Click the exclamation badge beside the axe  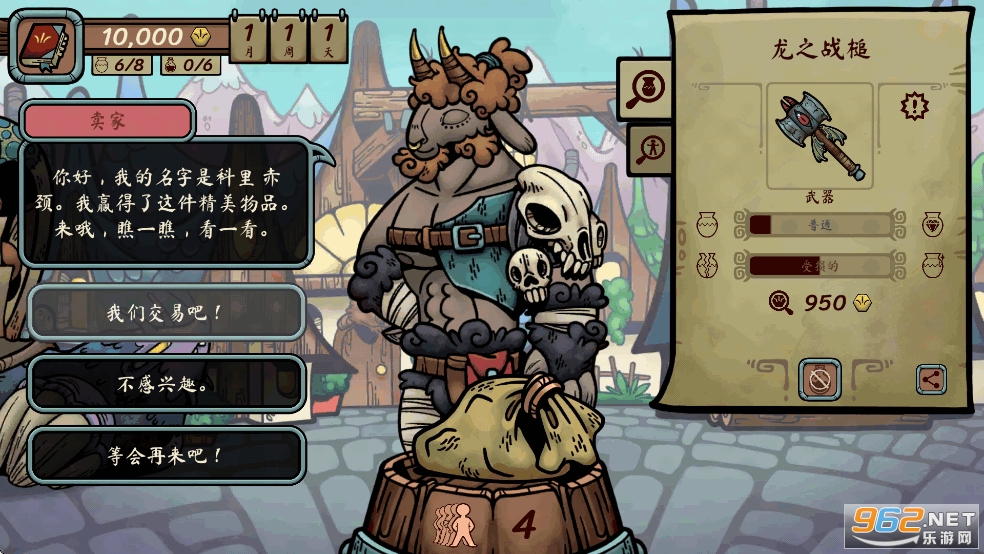pos(914,106)
